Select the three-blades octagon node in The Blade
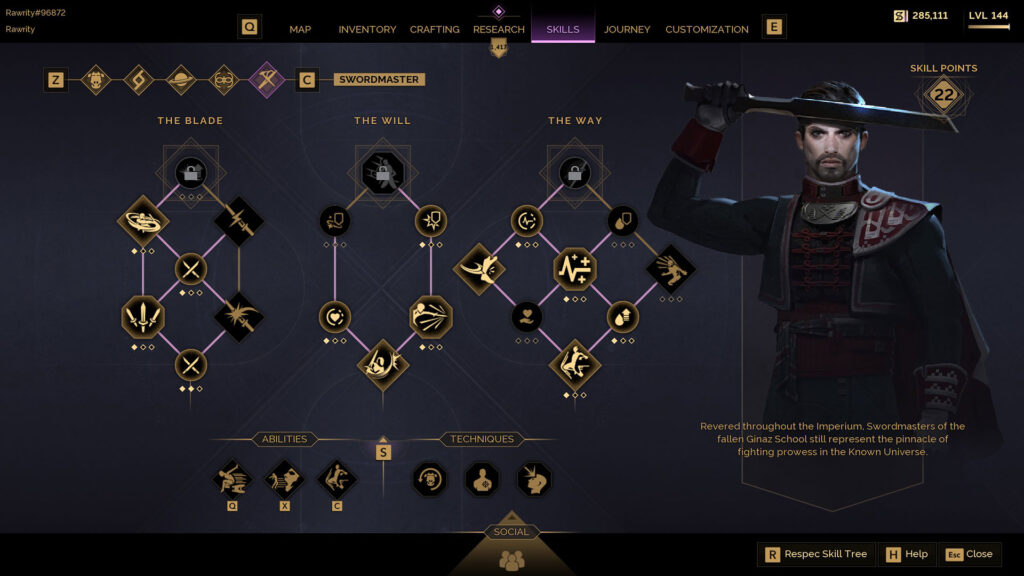This screenshot has width=1024, height=576. [x=142, y=317]
